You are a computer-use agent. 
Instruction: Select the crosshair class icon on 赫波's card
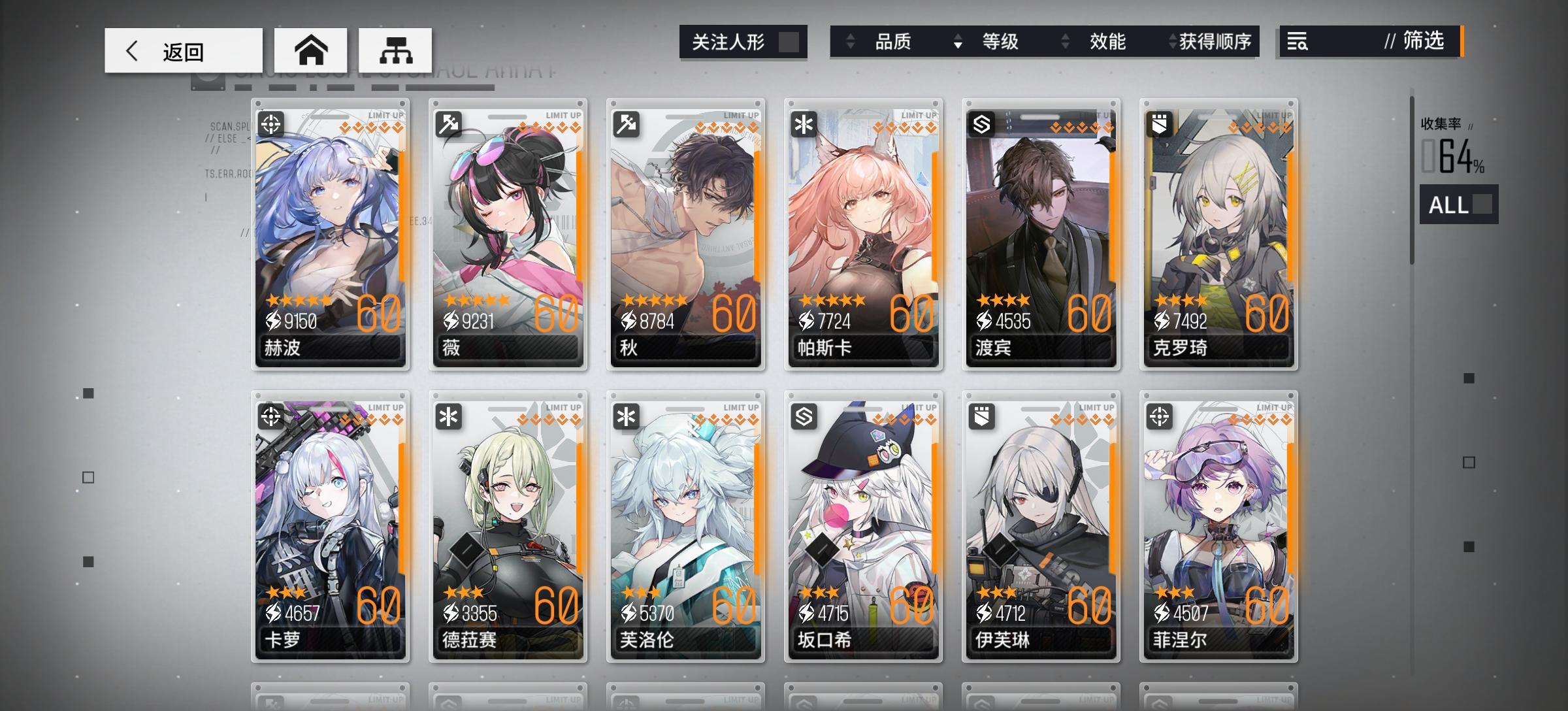[x=271, y=123]
